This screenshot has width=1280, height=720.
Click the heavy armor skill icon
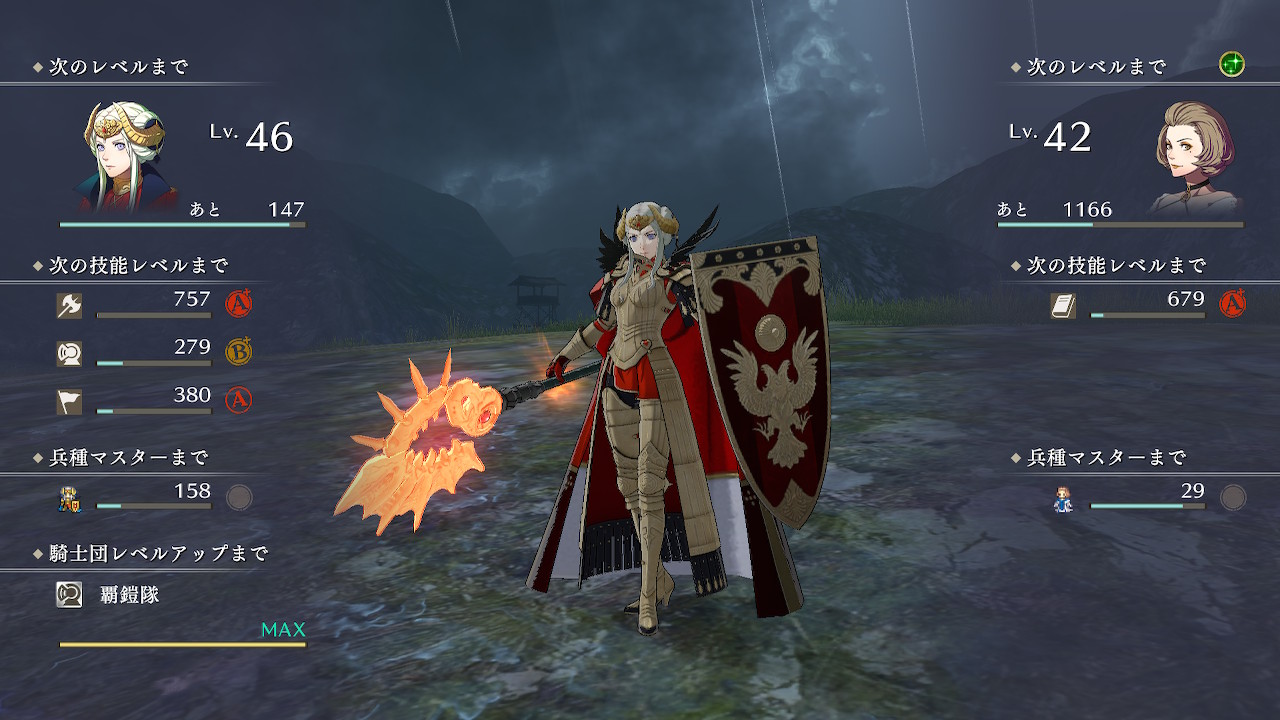(69, 353)
